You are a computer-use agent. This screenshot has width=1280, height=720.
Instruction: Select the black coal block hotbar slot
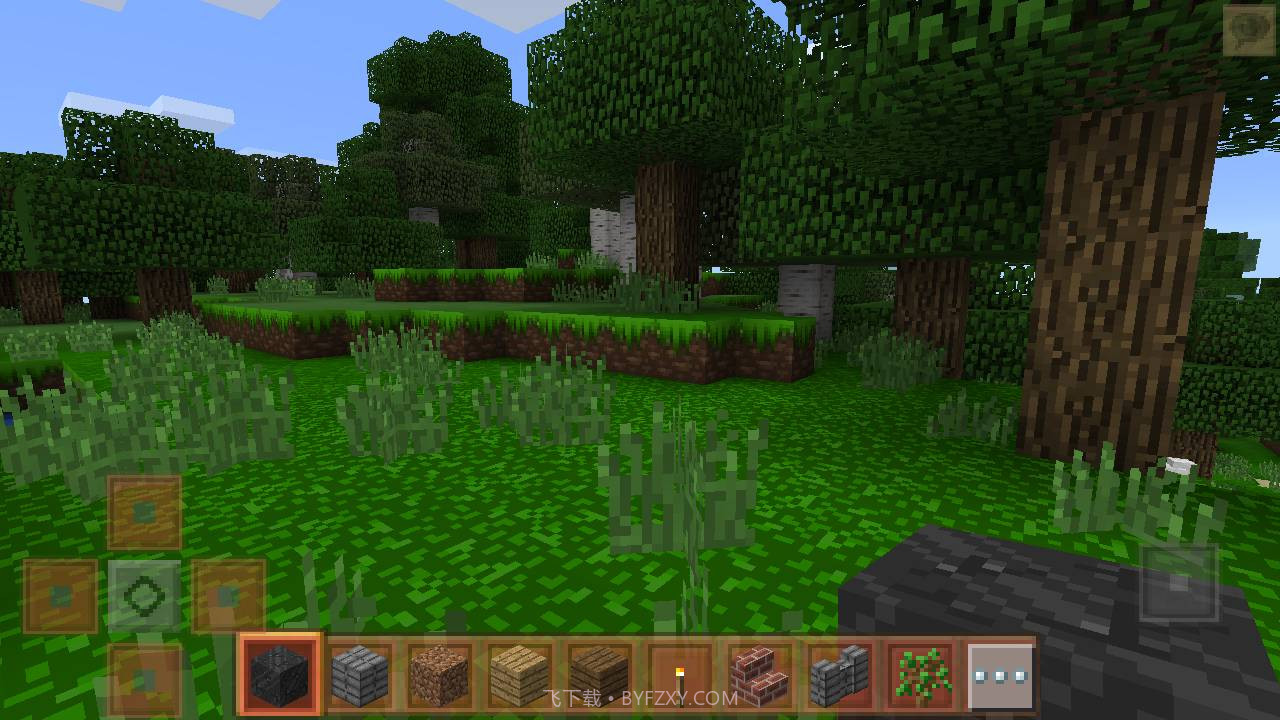tap(280, 674)
